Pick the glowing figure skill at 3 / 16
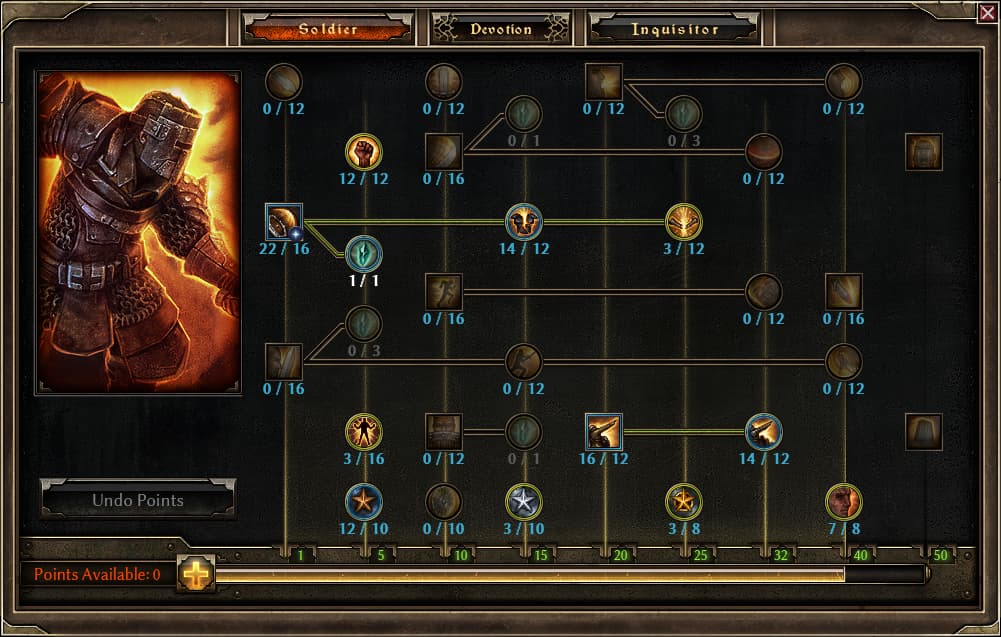The image size is (1001, 637). point(364,432)
